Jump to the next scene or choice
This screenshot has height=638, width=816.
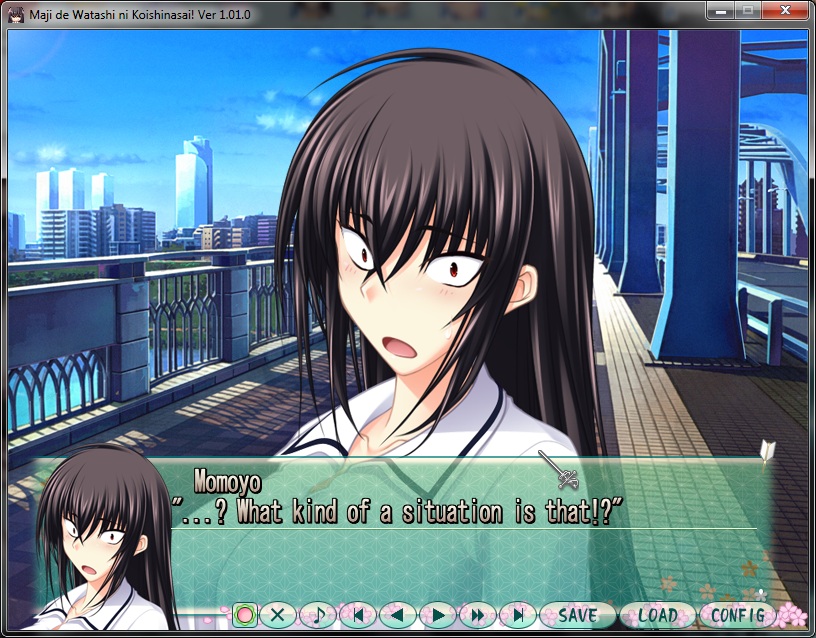[x=517, y=615]
